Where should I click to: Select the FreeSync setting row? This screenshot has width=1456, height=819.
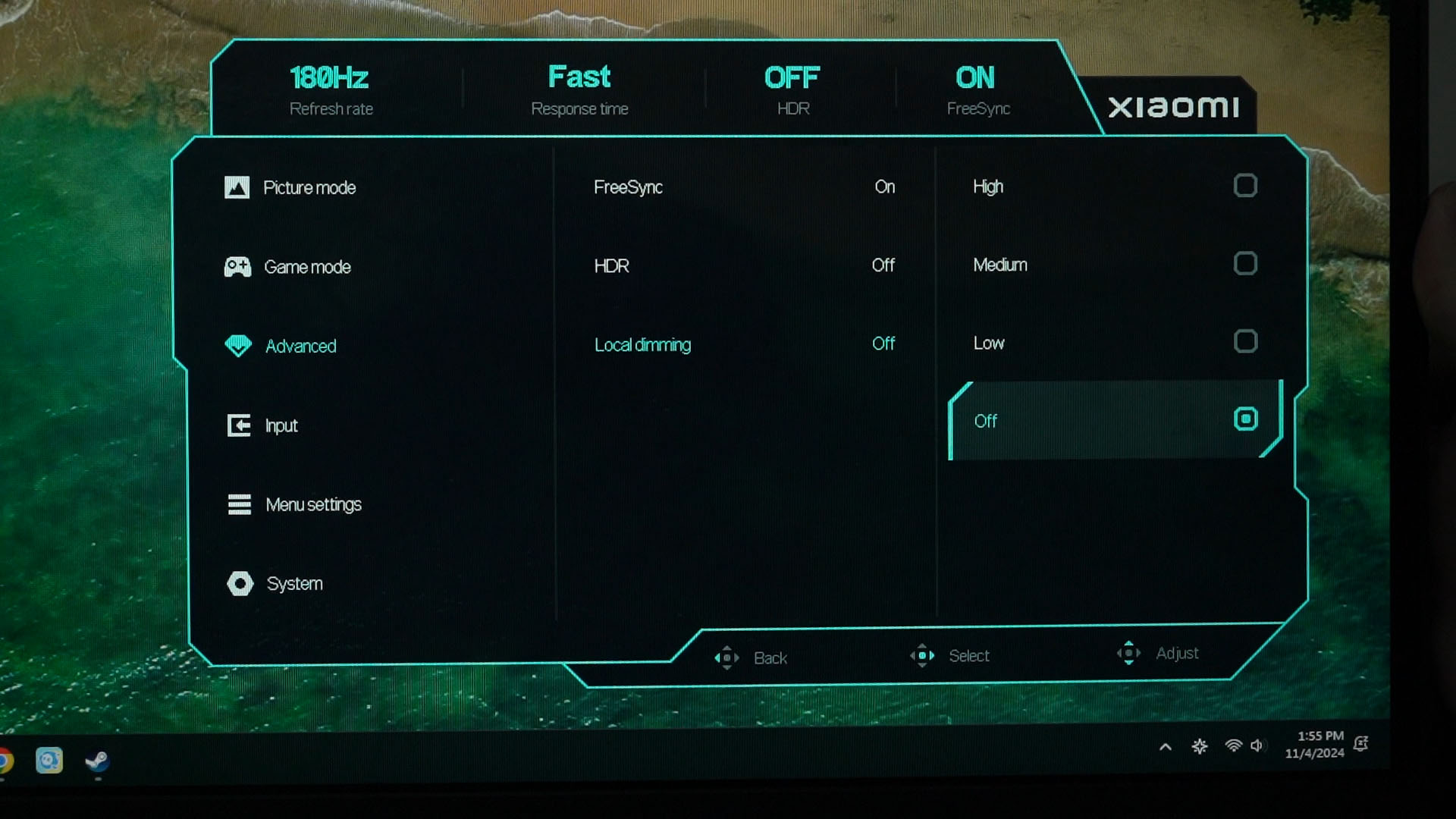[x=743, y=187]
